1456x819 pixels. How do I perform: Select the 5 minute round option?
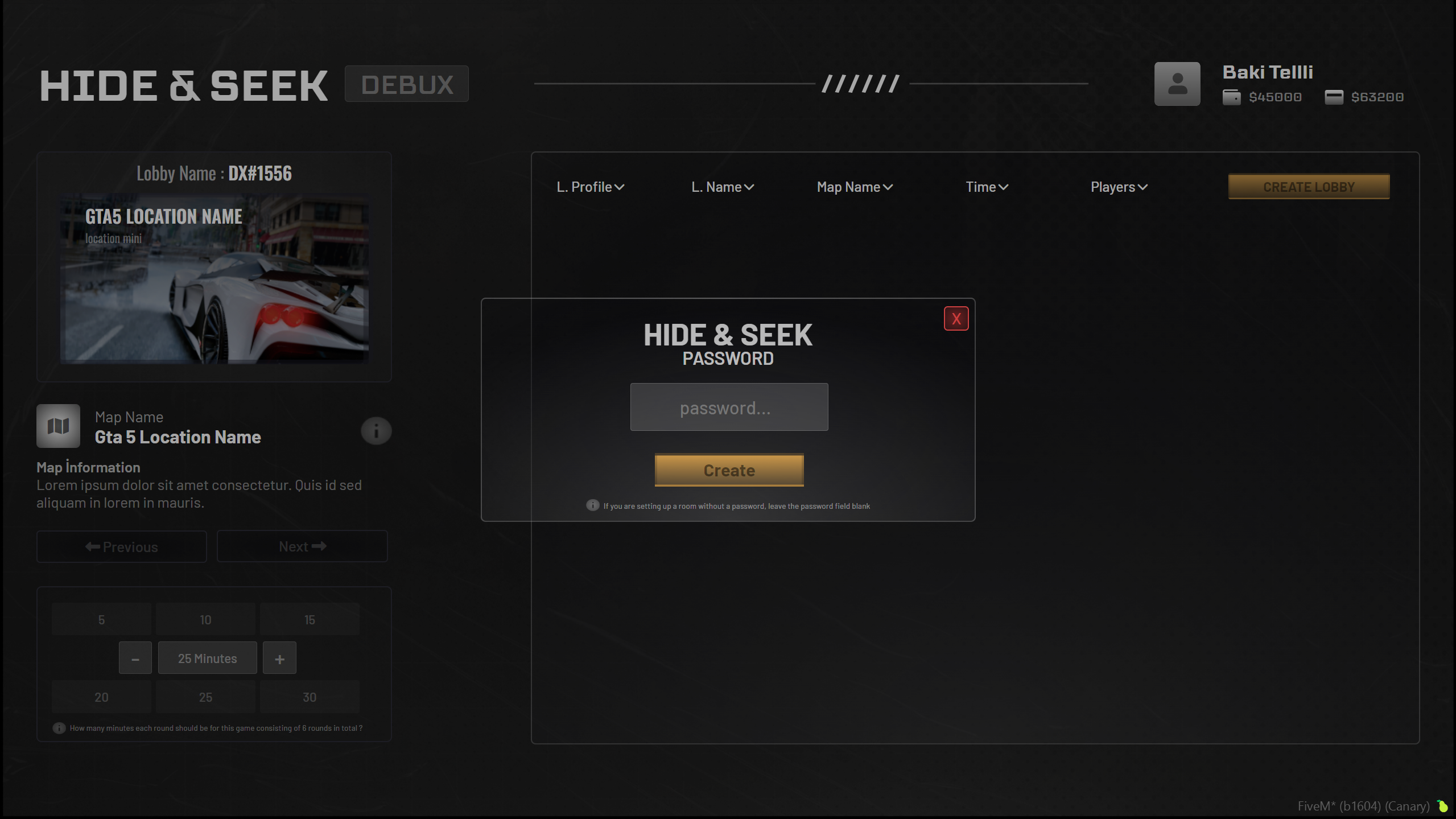click(101, 619)
